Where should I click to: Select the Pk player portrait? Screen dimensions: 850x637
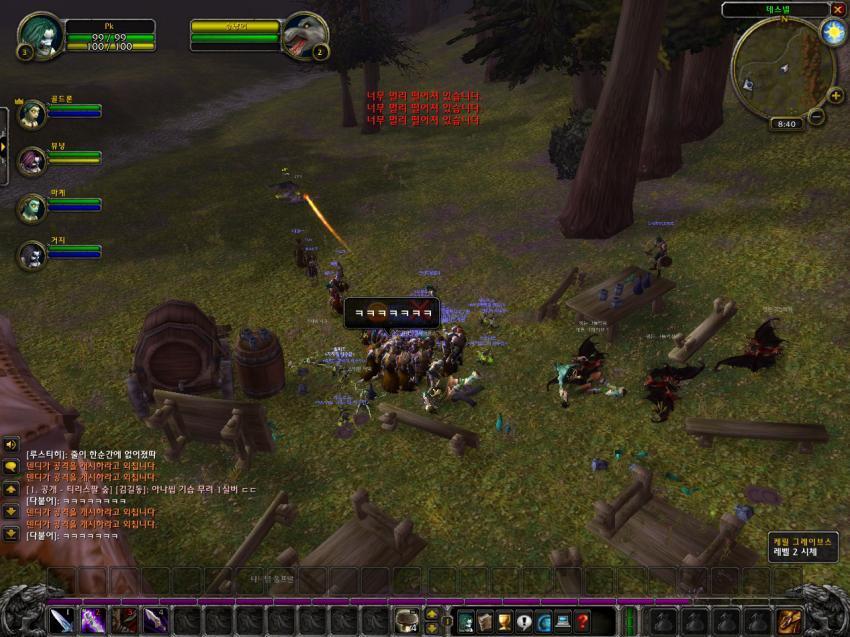point(41,36)
